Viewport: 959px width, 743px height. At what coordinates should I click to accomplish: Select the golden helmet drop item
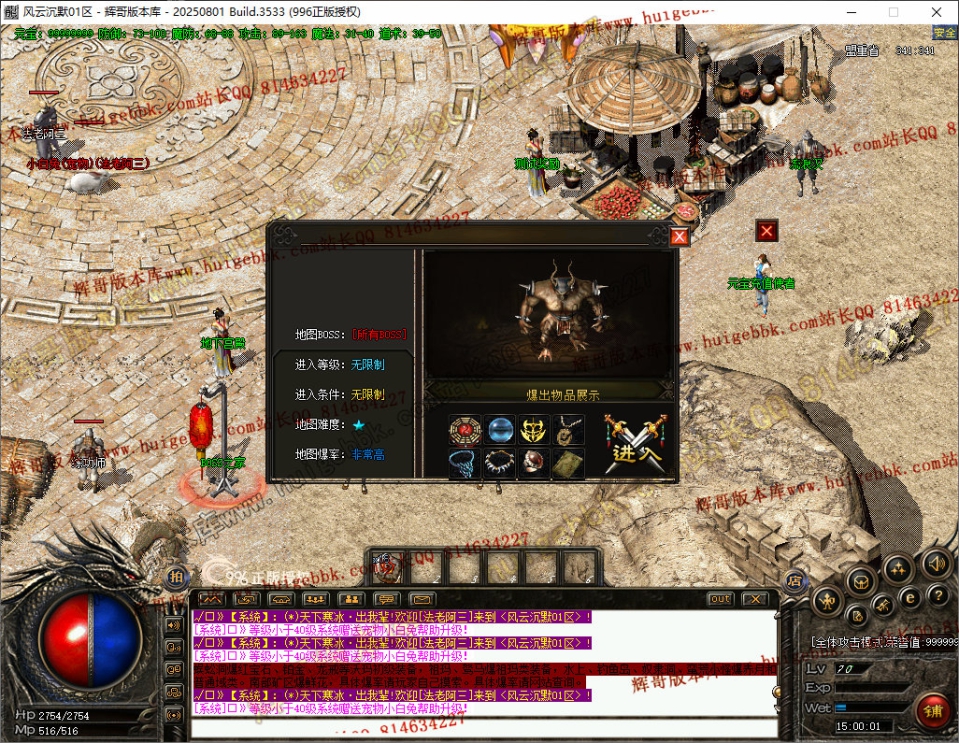535,430
